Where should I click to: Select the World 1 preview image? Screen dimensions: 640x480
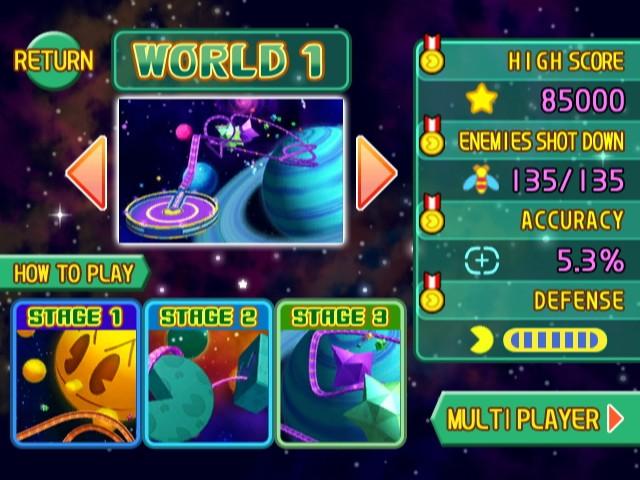tap(231, 170)
